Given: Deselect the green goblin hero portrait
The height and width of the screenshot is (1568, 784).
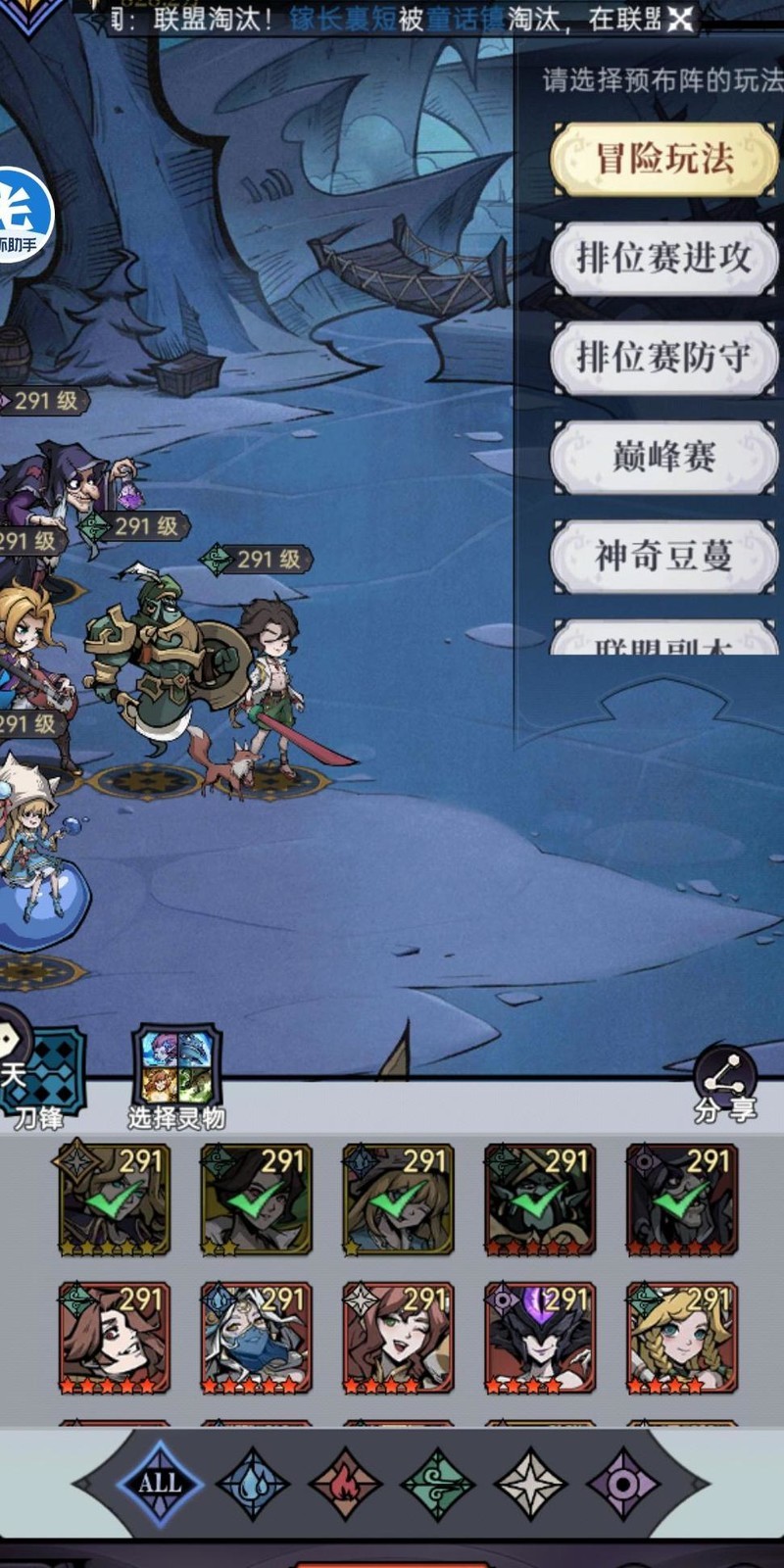Looking at the screenshot, I should 539,1200.
